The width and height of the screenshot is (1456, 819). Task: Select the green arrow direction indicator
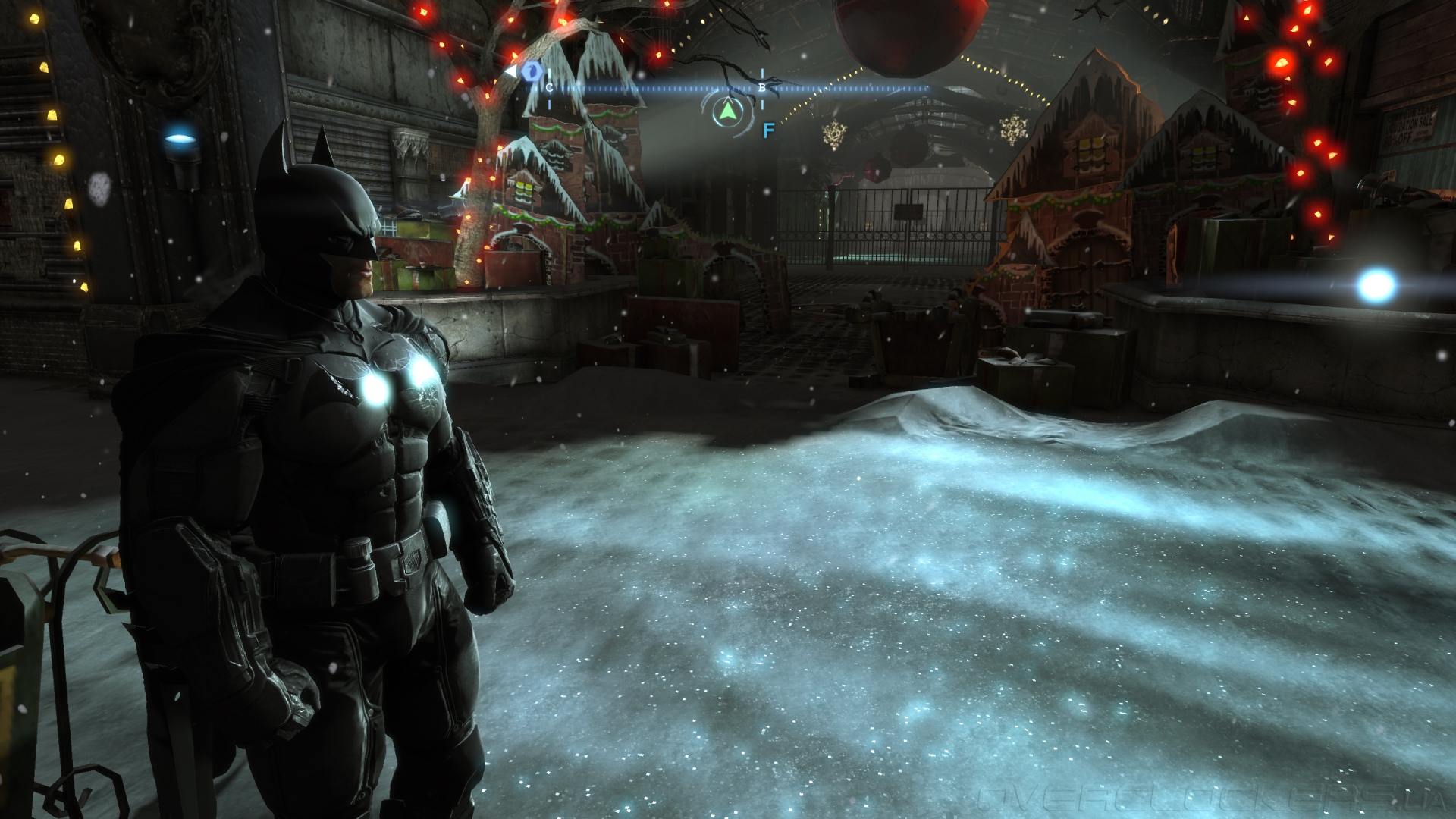click(x=728, y=113)
